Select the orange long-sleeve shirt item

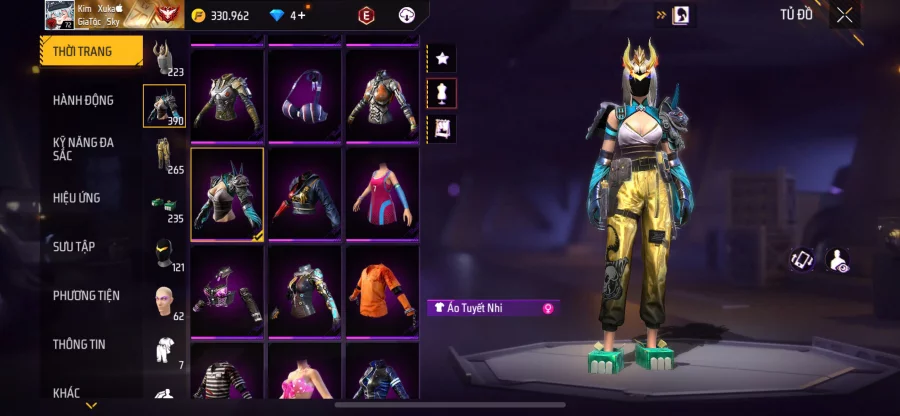(x=382, y=290)
